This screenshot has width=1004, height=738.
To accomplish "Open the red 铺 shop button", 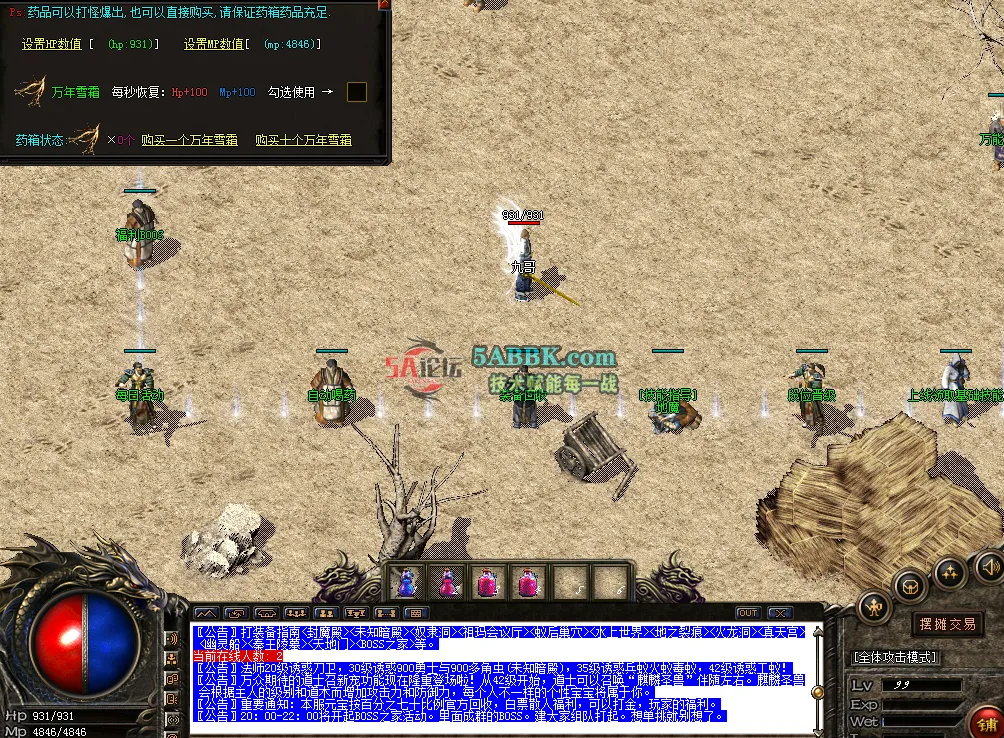I will (x=987, y=723).
